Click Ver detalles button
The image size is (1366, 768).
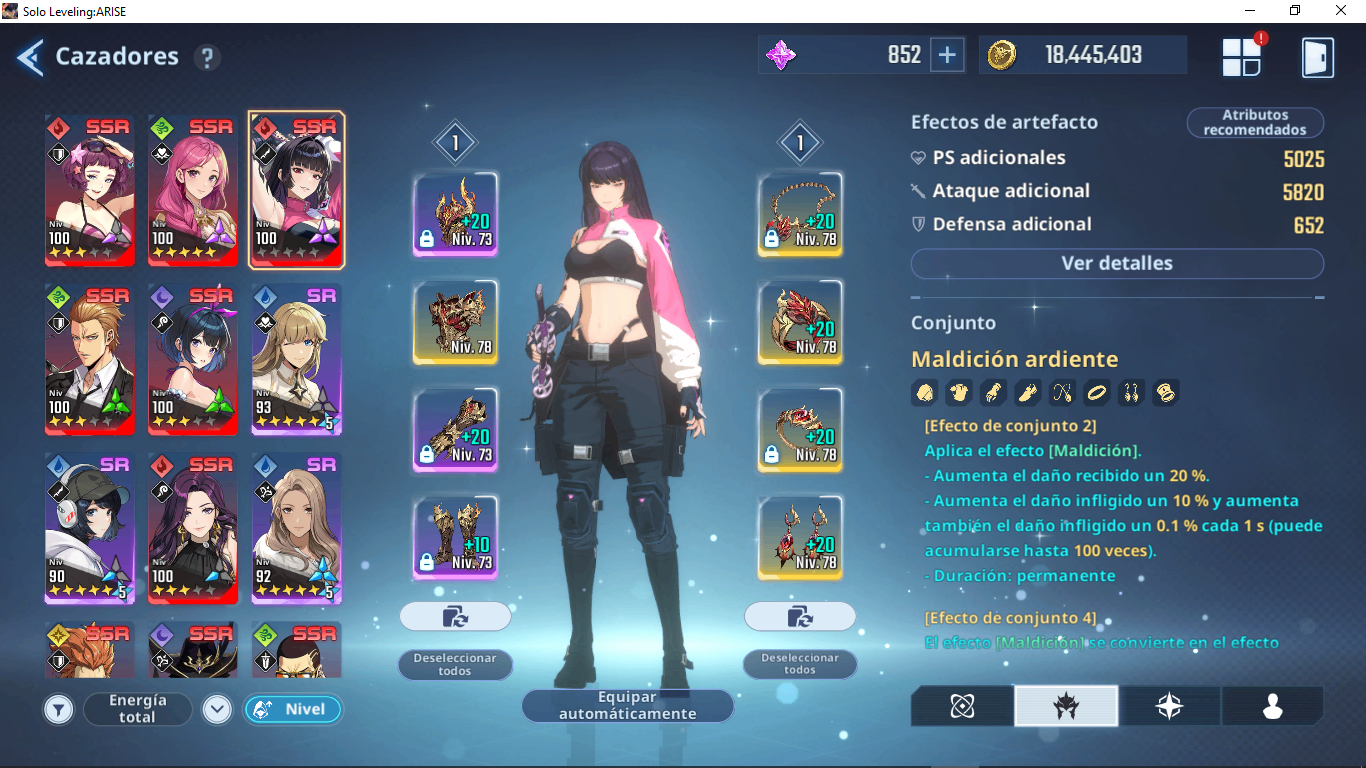(x=1117, y=264)
